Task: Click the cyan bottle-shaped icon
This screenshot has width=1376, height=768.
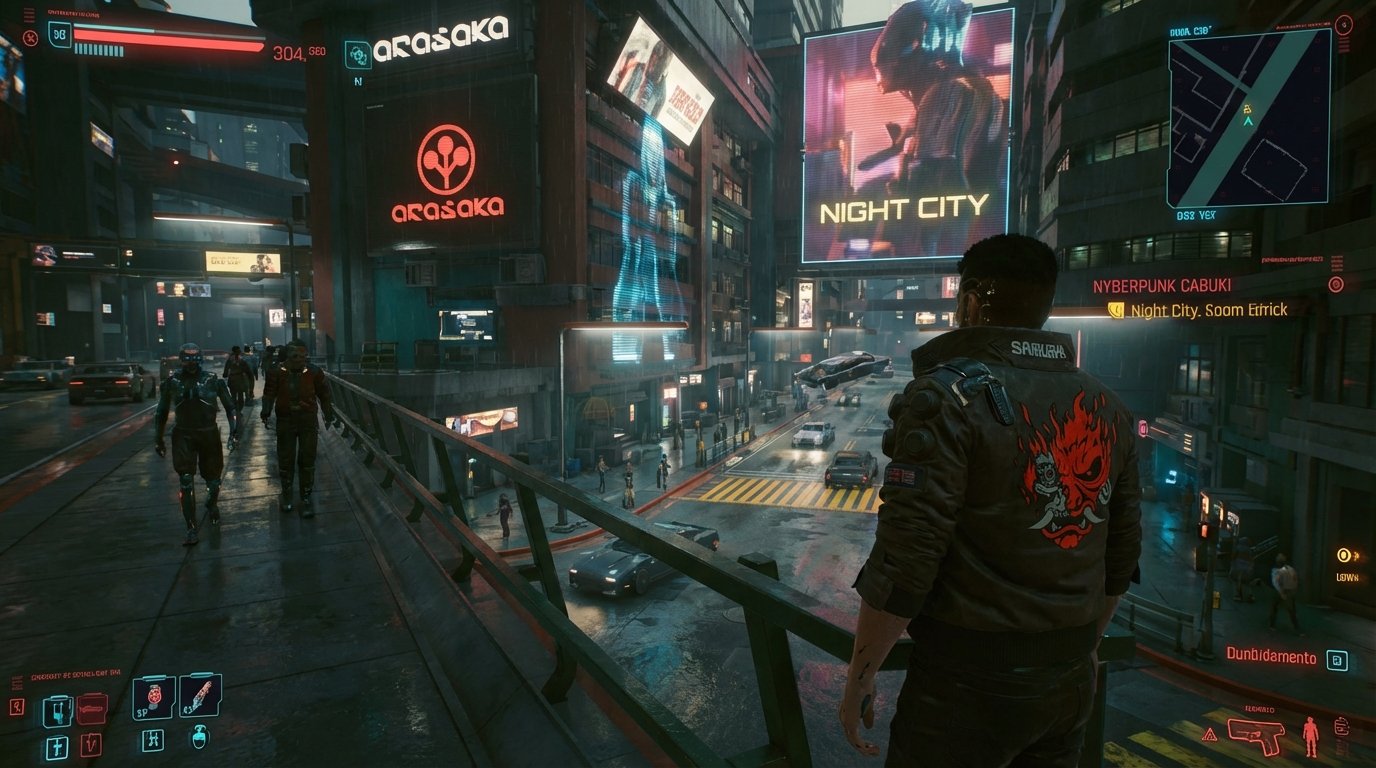Action: coord(199,739)
